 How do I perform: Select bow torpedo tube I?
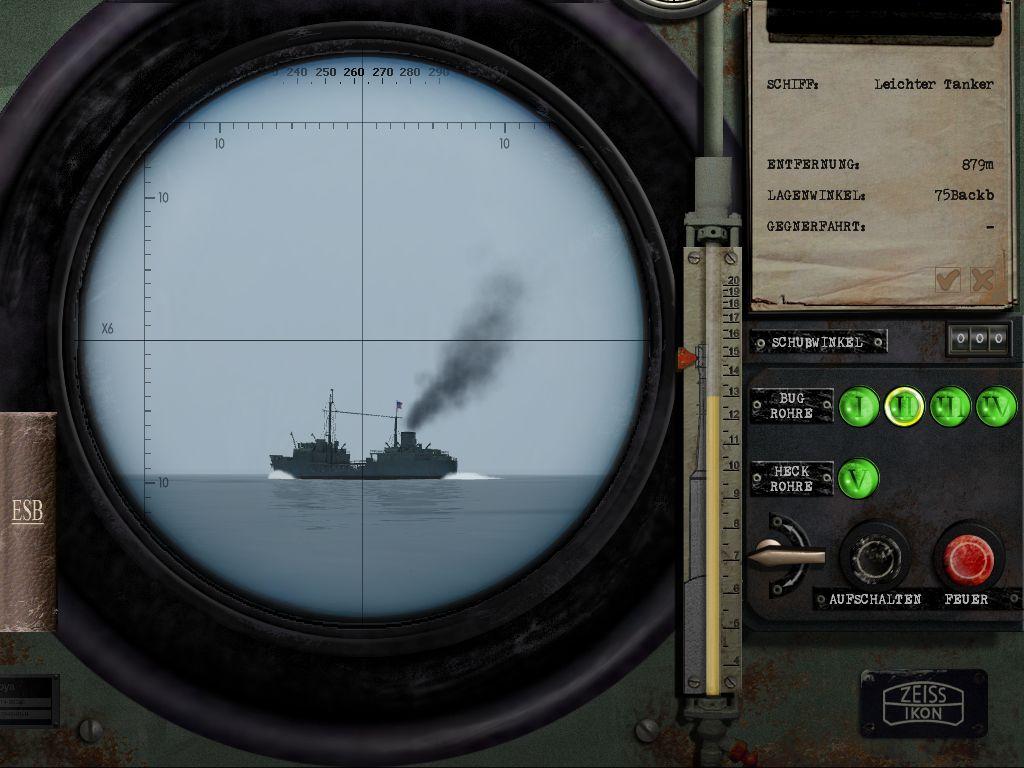coord(858,406)
